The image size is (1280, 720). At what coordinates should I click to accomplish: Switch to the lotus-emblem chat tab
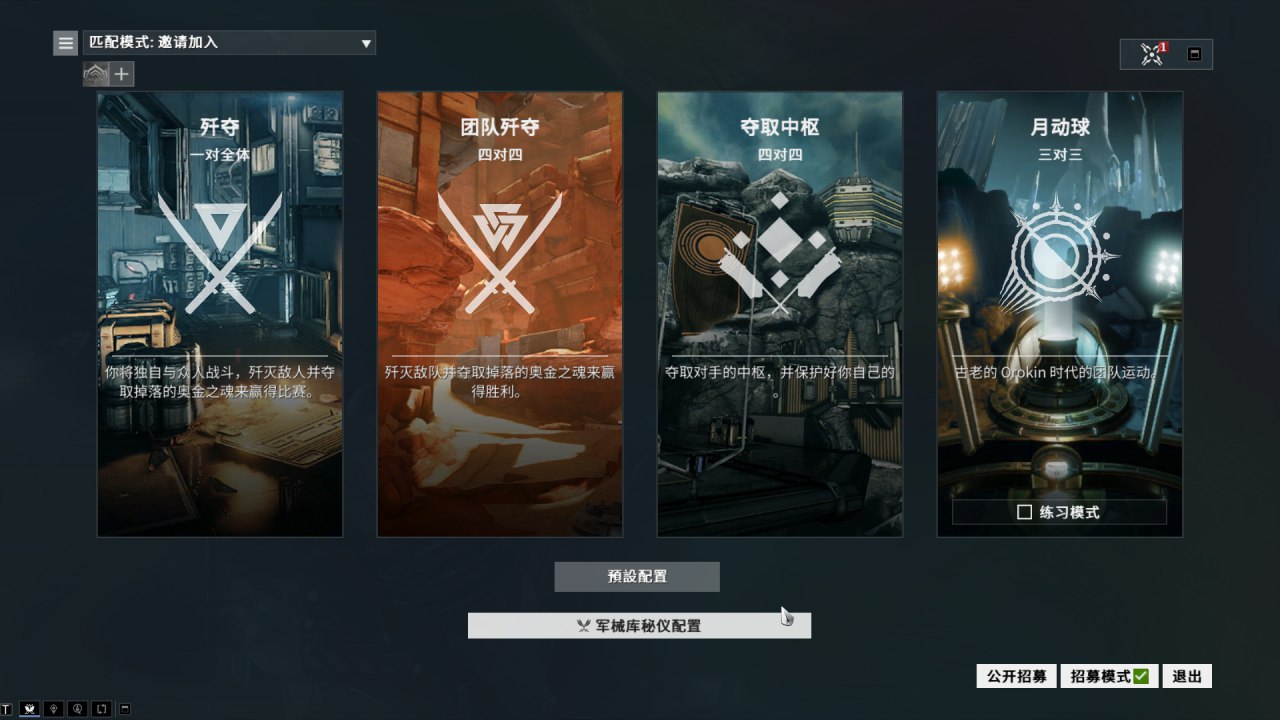pos(30,709)
